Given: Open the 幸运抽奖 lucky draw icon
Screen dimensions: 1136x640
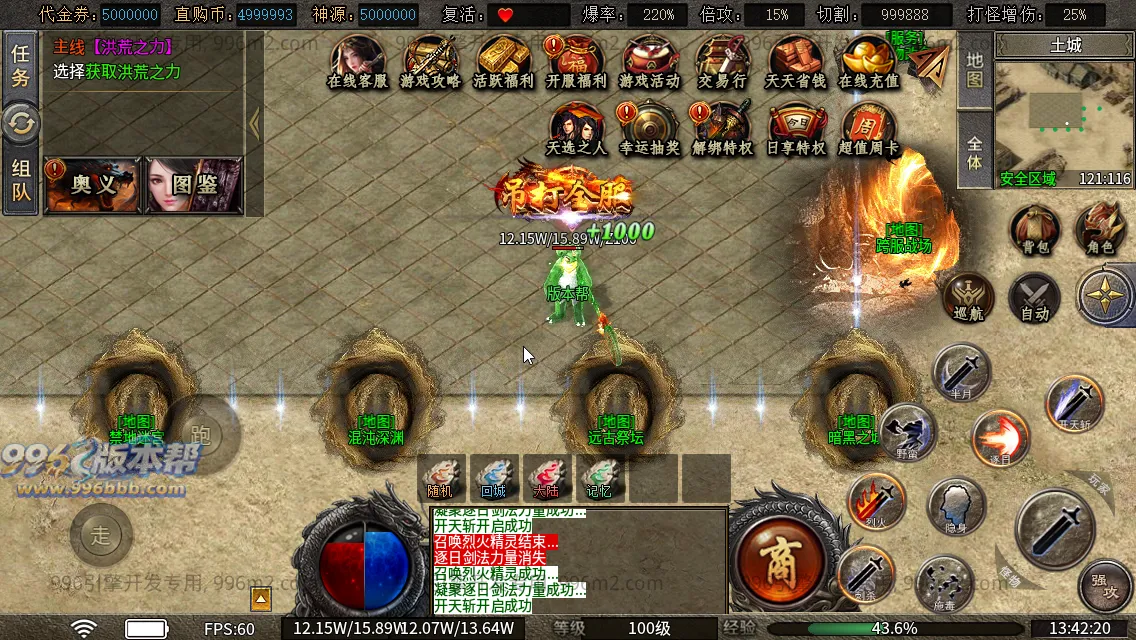Looking at the screenshot, I should click(x=649, y=129).
